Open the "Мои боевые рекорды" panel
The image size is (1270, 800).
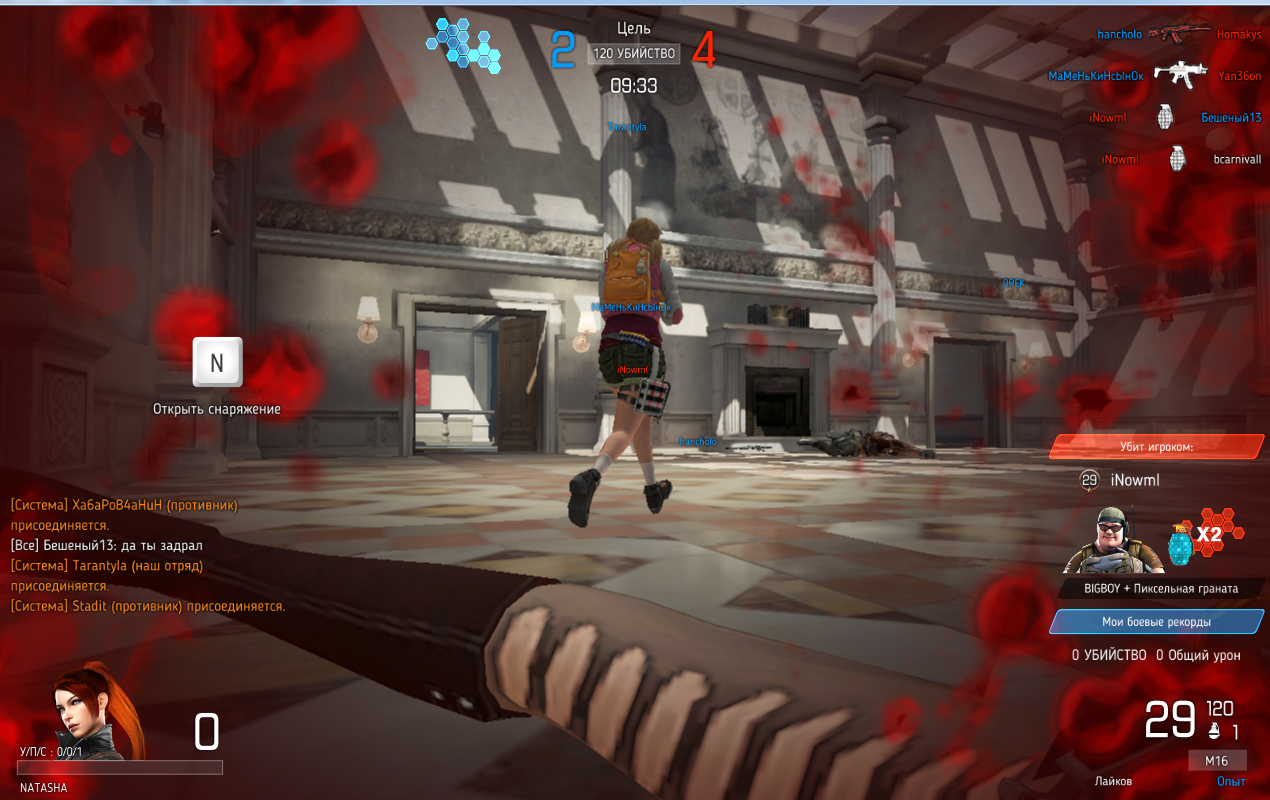pos(1156,622)
